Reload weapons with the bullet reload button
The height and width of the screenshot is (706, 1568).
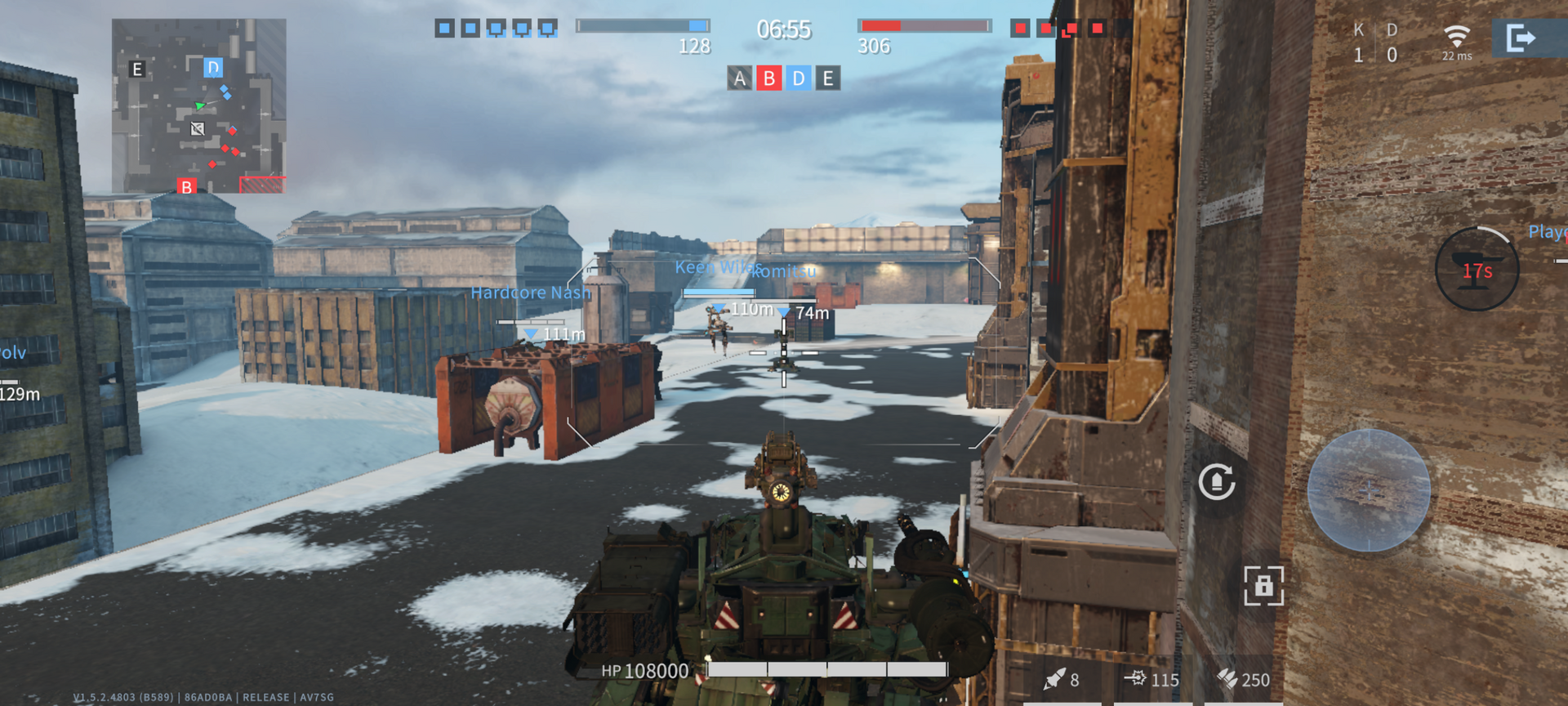1217,481
